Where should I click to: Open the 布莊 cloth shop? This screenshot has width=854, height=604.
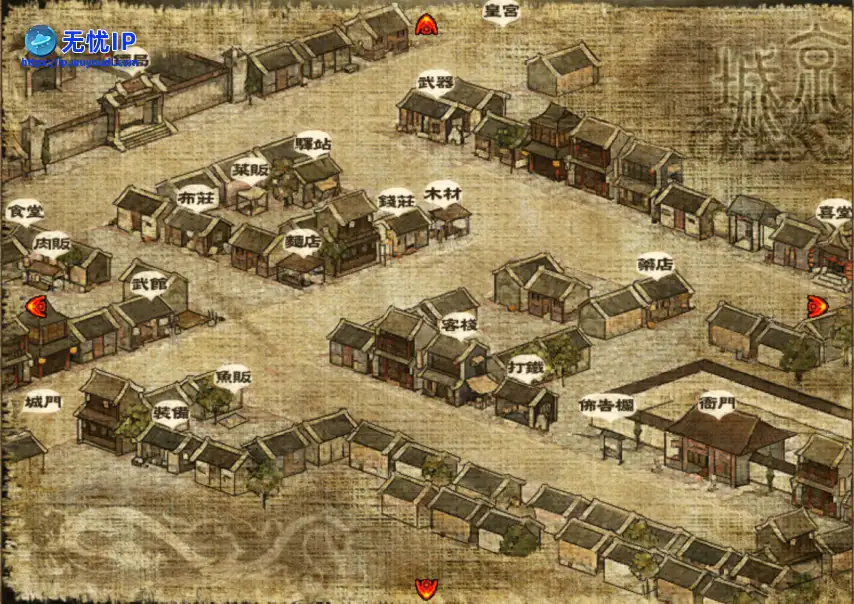pos(196,198)
